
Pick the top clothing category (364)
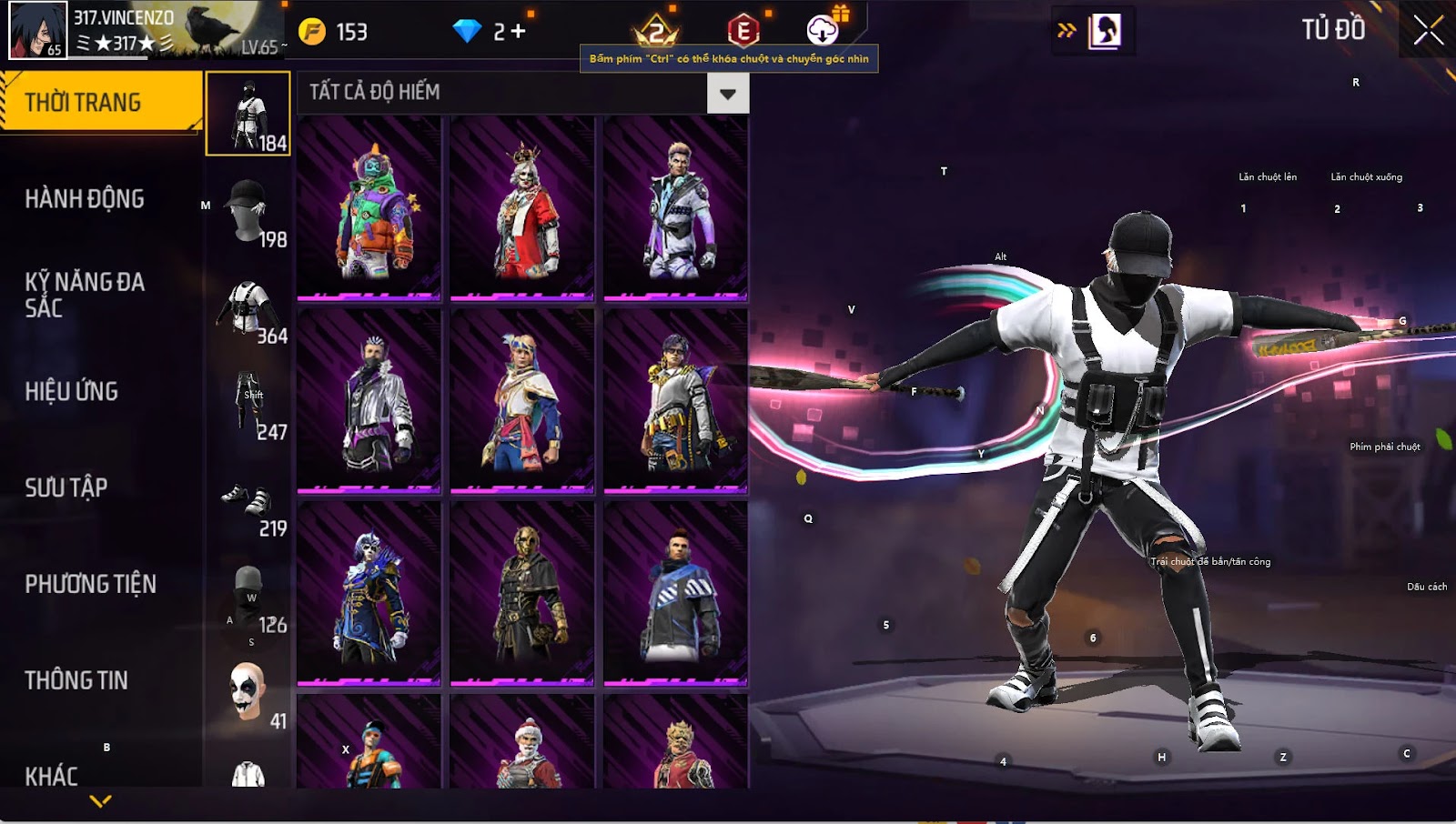[248, 307]
